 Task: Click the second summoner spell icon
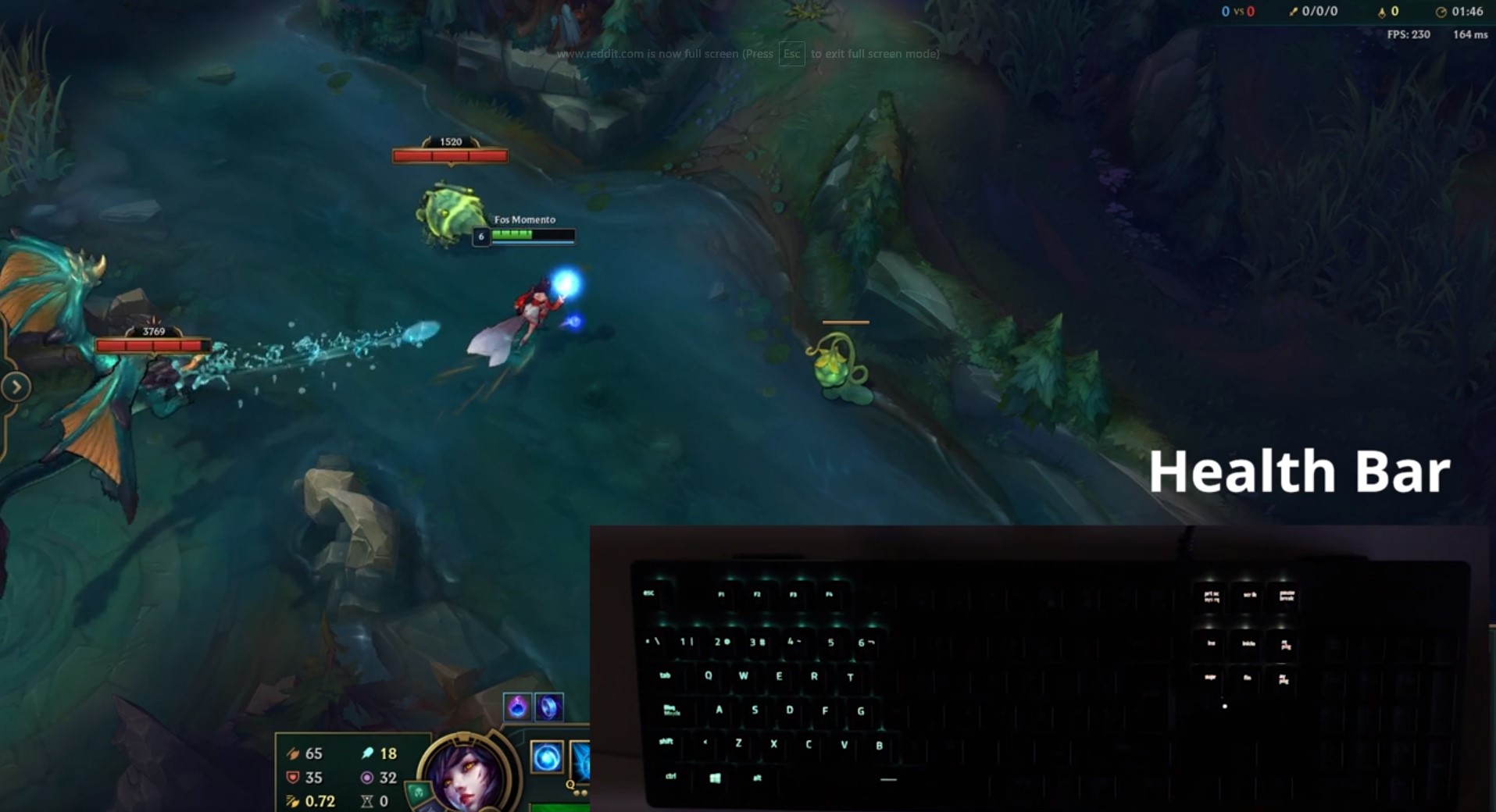[x=550, y=707]
